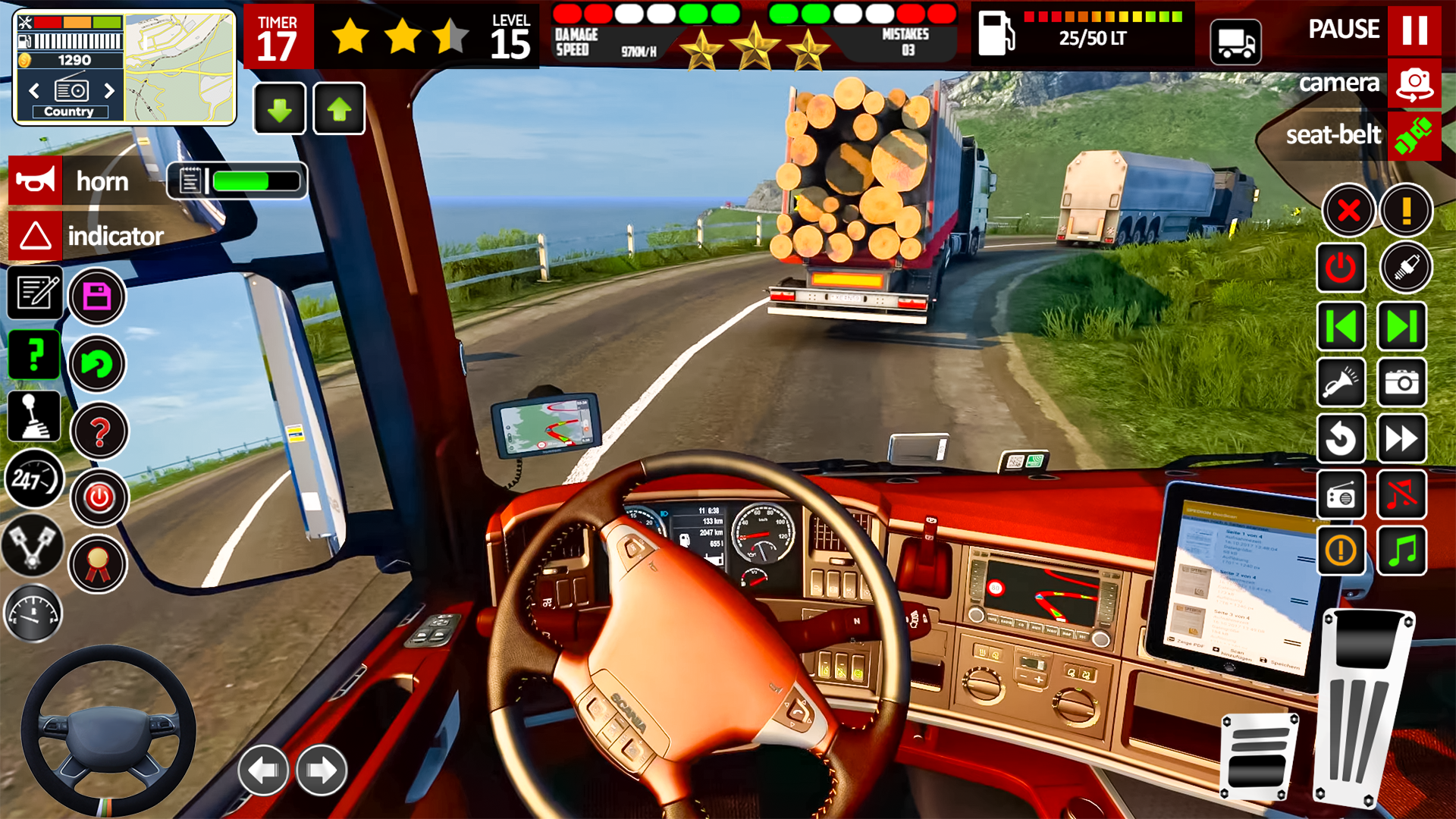Toggle the green music note
Screen dimensions: 1456x819
[1402, 551]
